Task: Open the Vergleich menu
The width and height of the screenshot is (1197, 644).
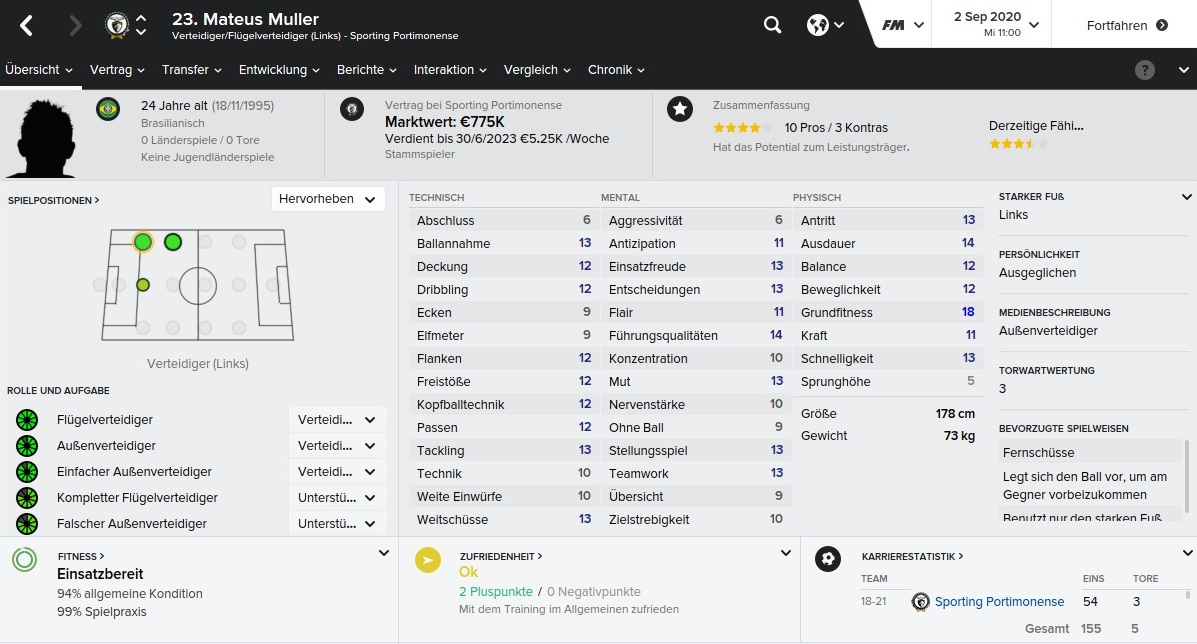Action: pos(538,70)
